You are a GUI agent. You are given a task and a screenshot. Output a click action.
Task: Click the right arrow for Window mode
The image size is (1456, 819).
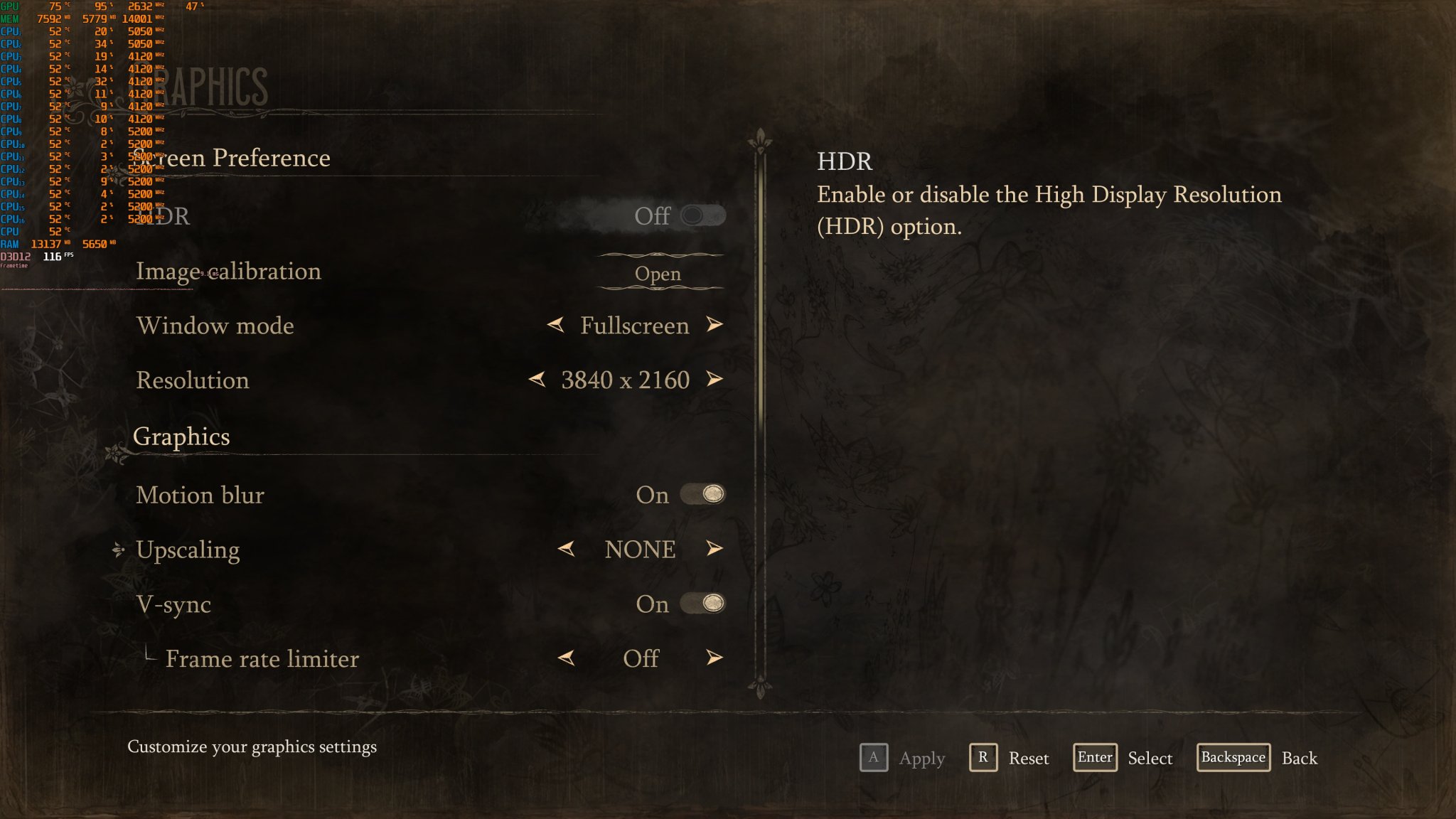click(714, 325)
